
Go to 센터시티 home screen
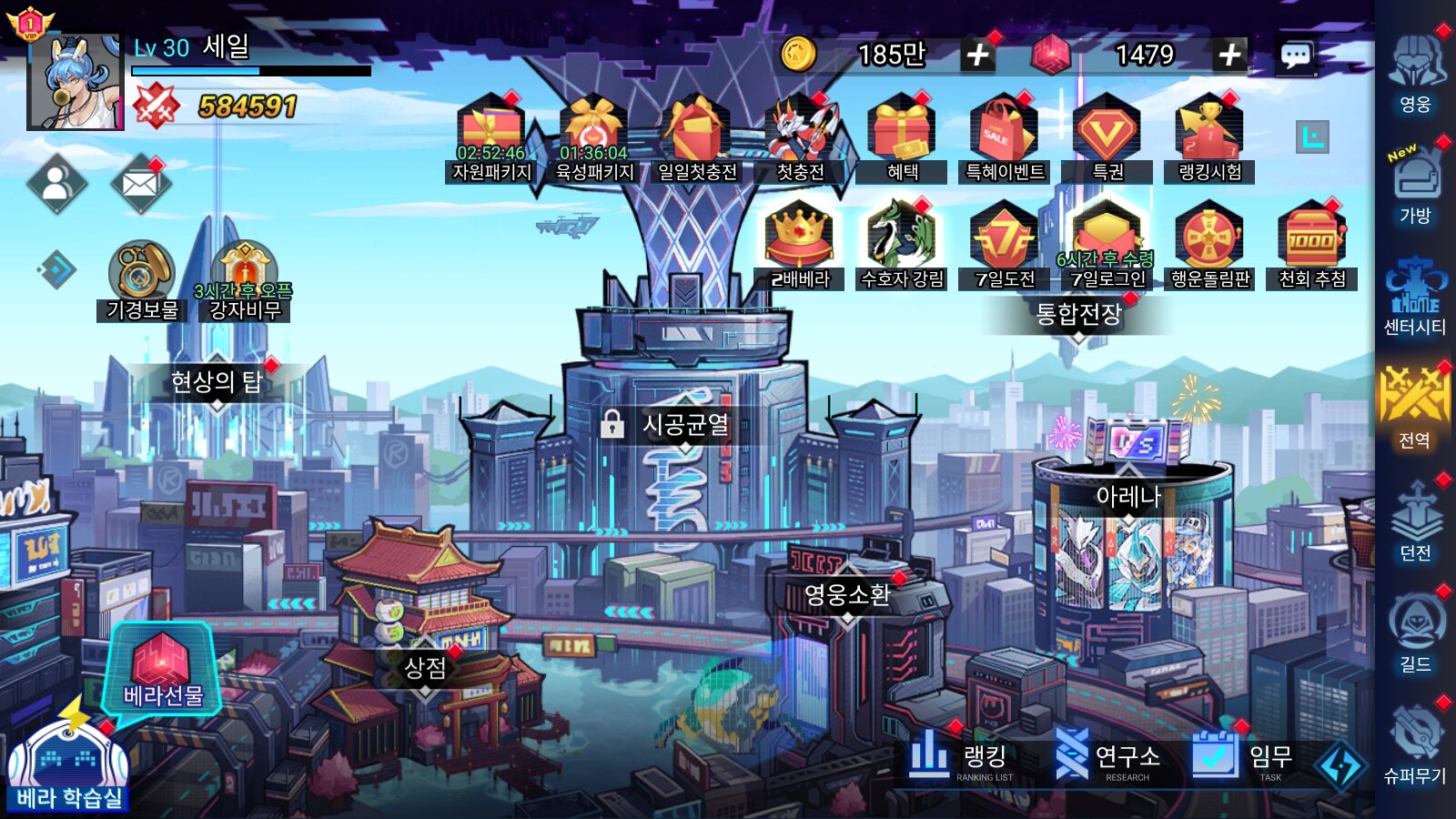[x=1415, y=296]
